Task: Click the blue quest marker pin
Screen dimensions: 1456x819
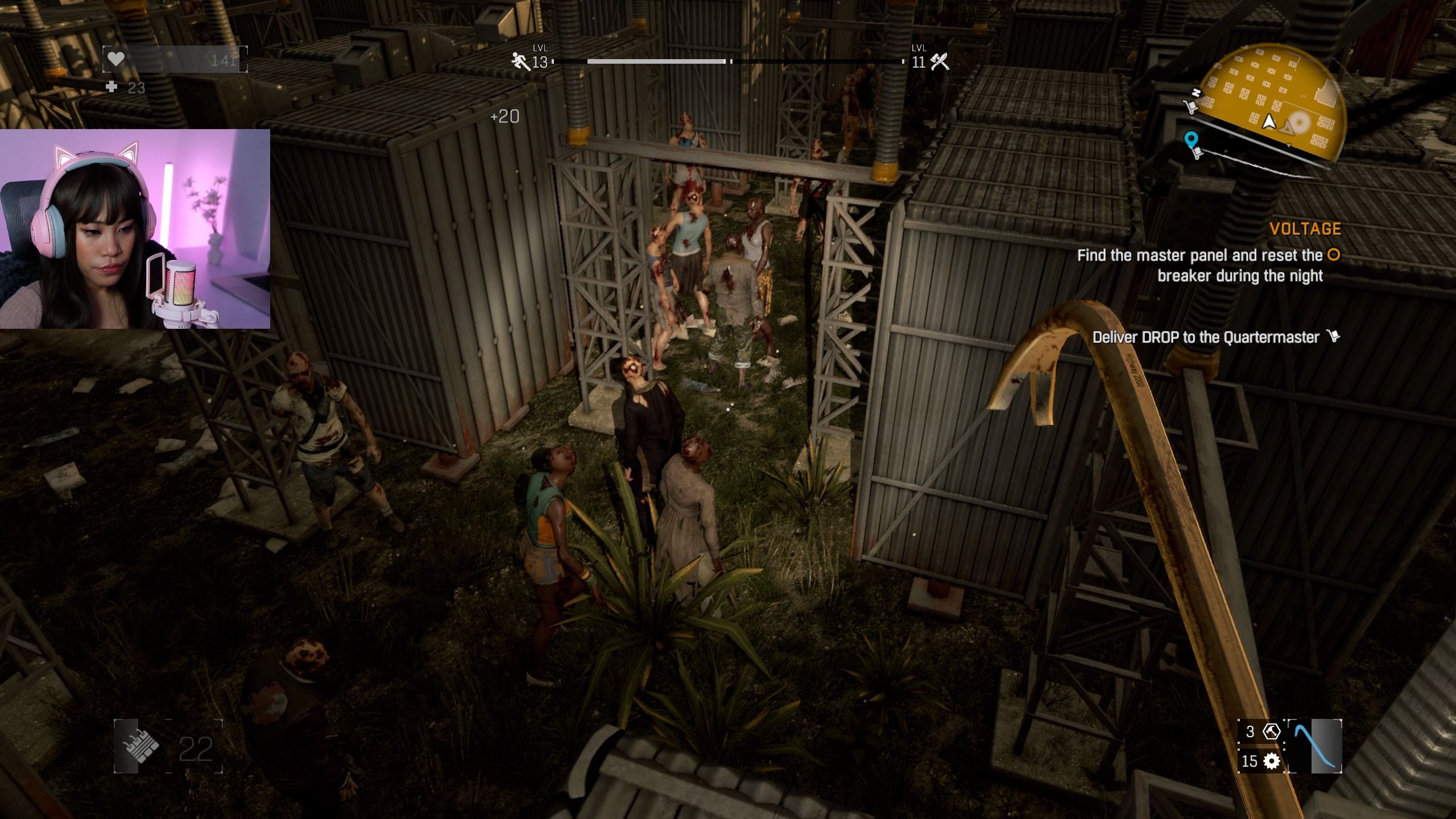Action: pos(1191,139)
